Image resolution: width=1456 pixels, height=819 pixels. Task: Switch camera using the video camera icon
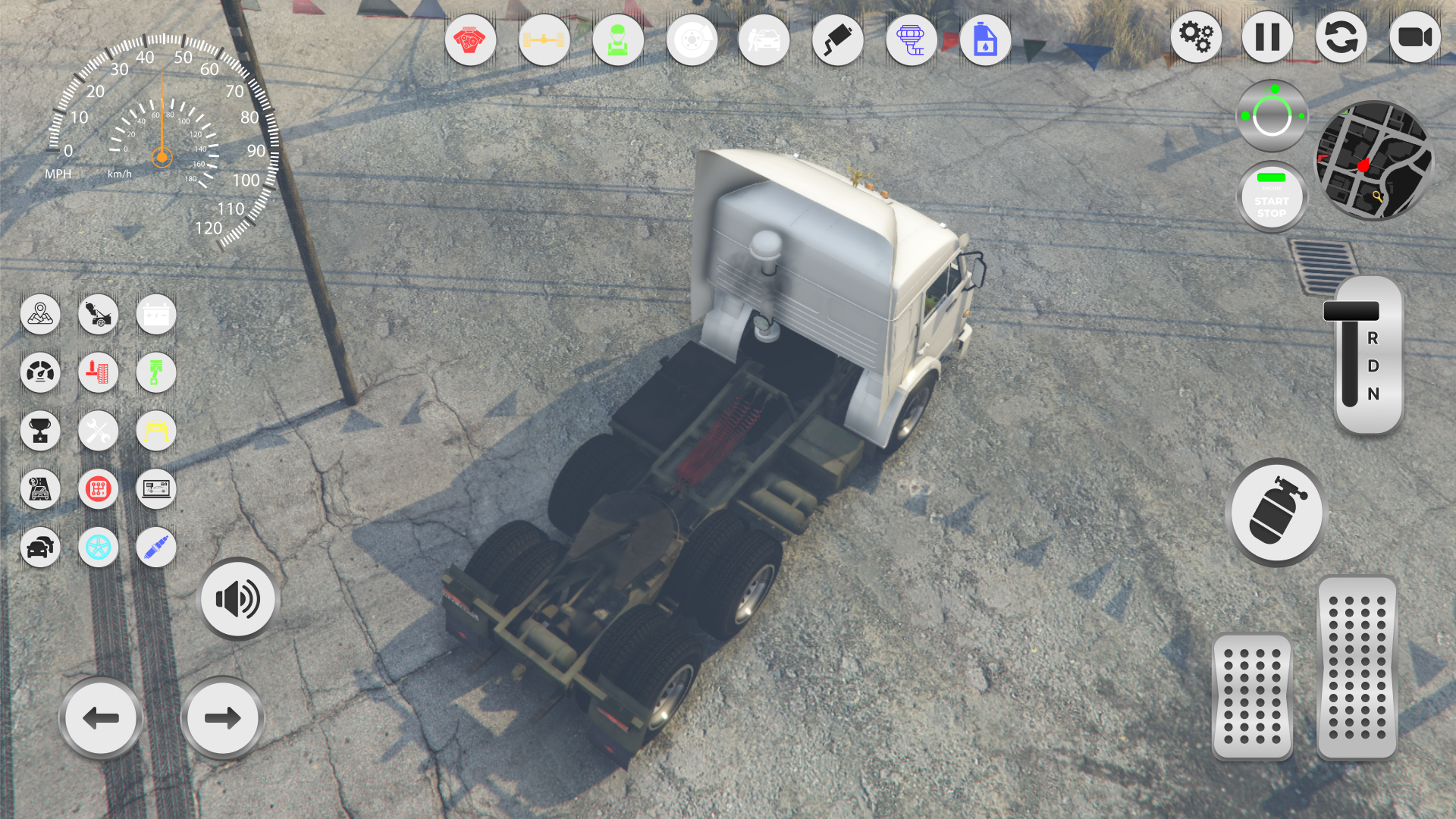(x=1415, y=36)
